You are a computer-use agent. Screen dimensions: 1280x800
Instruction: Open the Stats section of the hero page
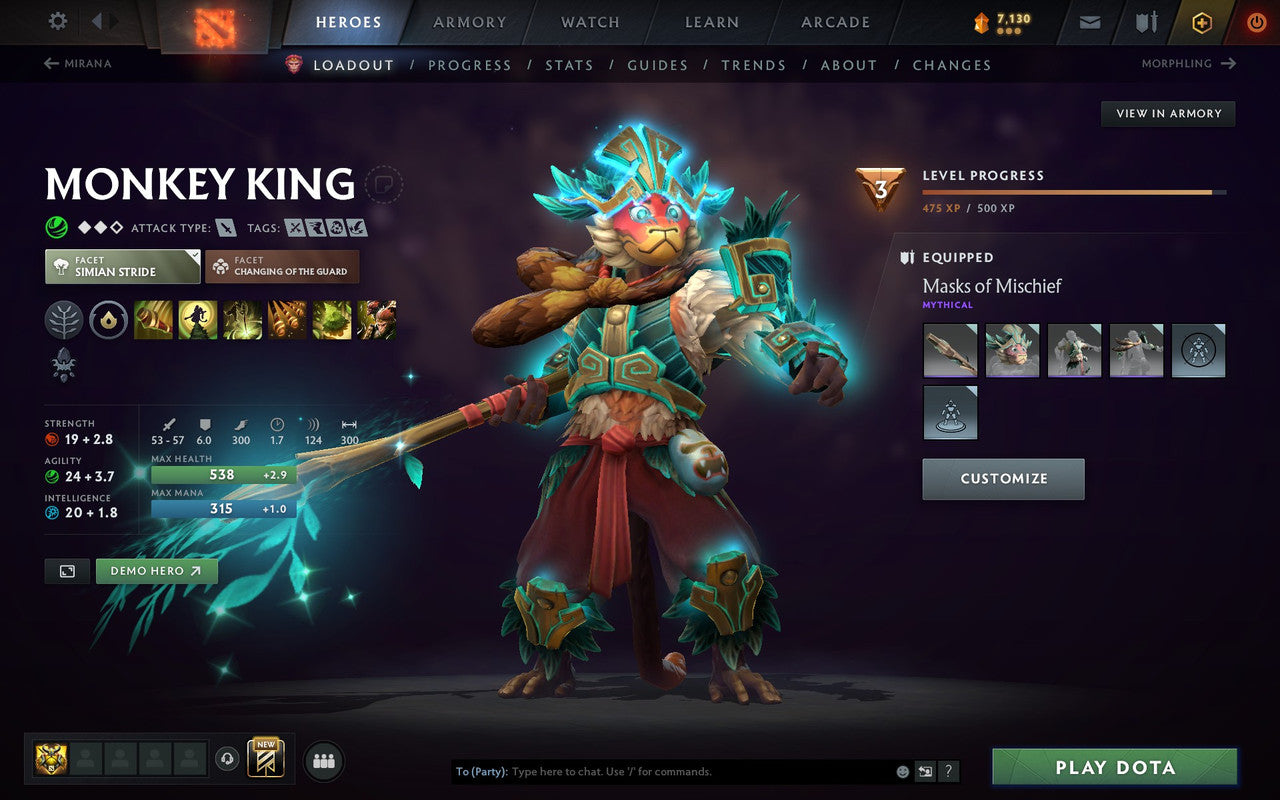569,64
